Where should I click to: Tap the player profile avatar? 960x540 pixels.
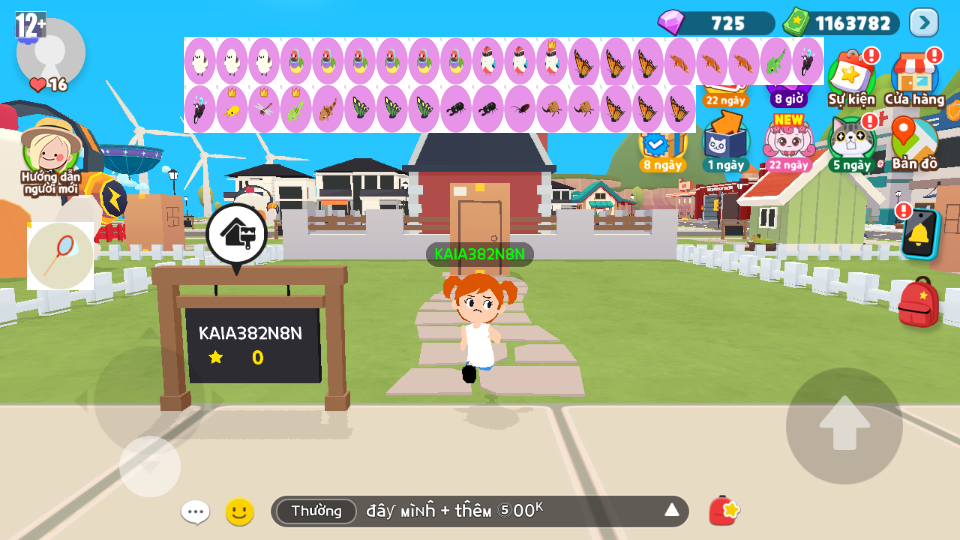point(50,50)
